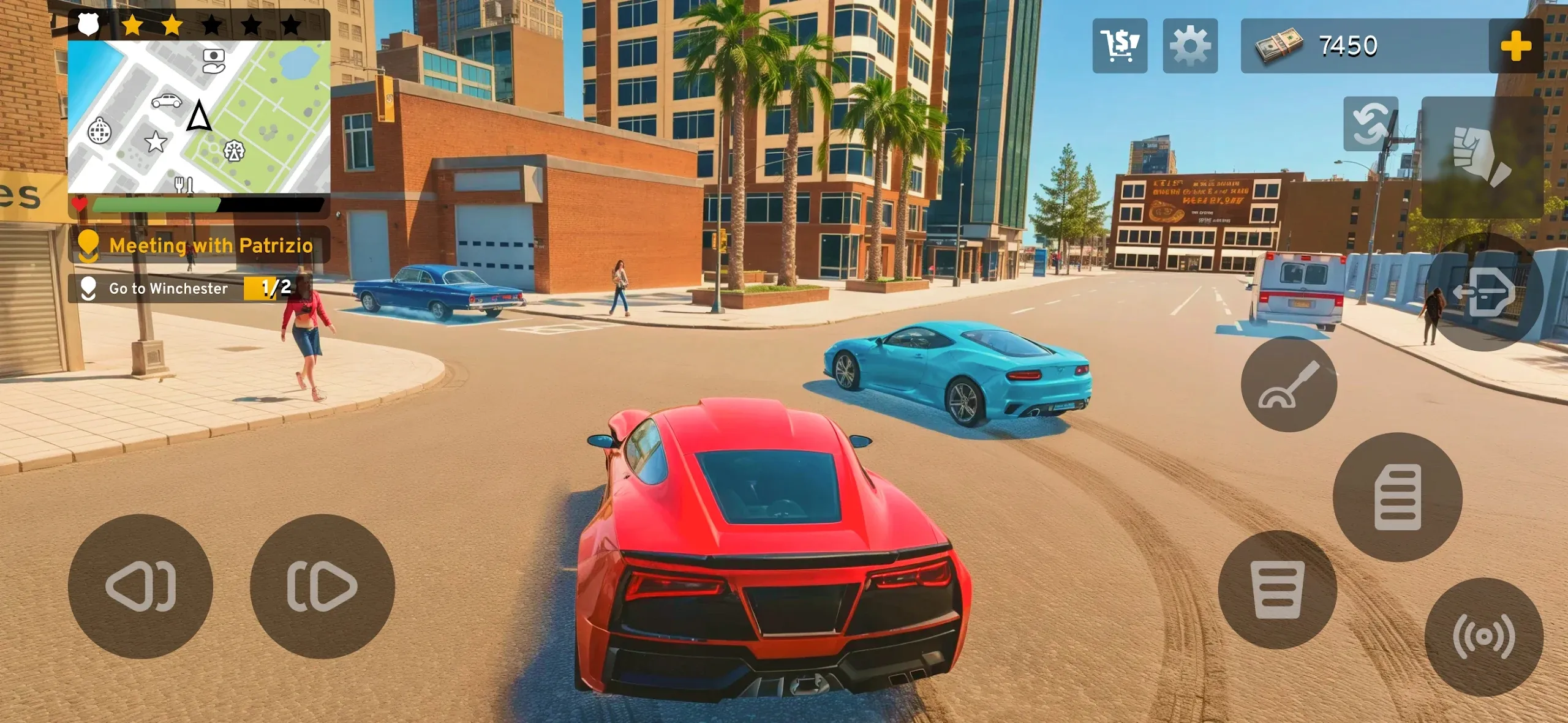The width and height of the screenshot is (1568, 723).
Task: Pull the handbrake lever button
Action: pos(1289,384)
